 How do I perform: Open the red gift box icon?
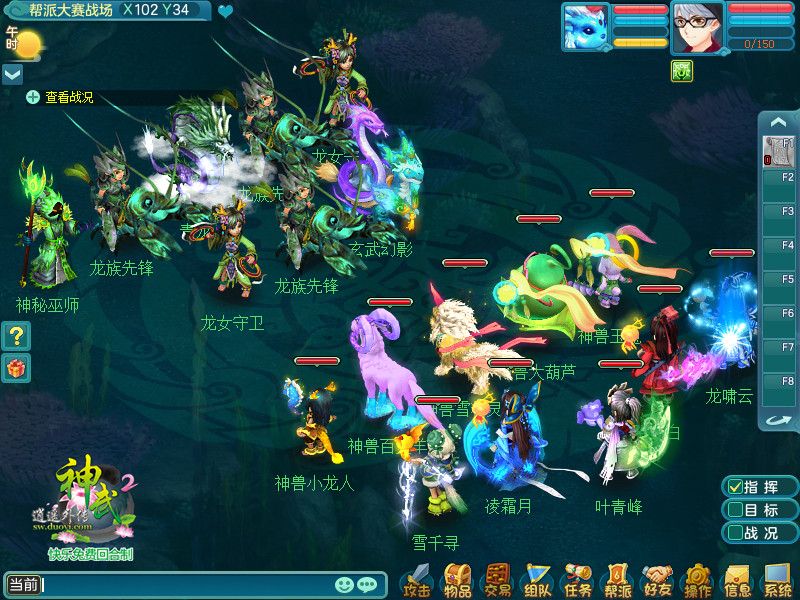[x=15, y=367]
